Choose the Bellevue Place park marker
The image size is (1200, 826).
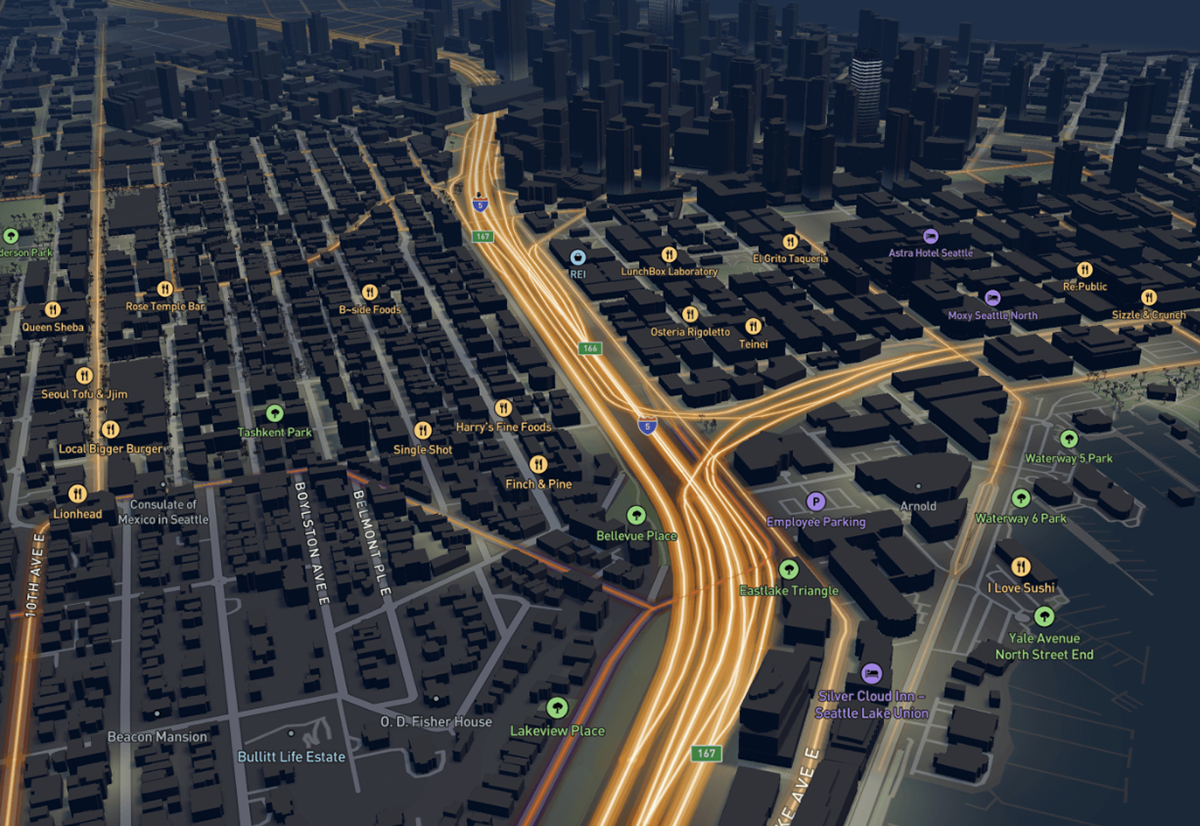click(636, 516)
